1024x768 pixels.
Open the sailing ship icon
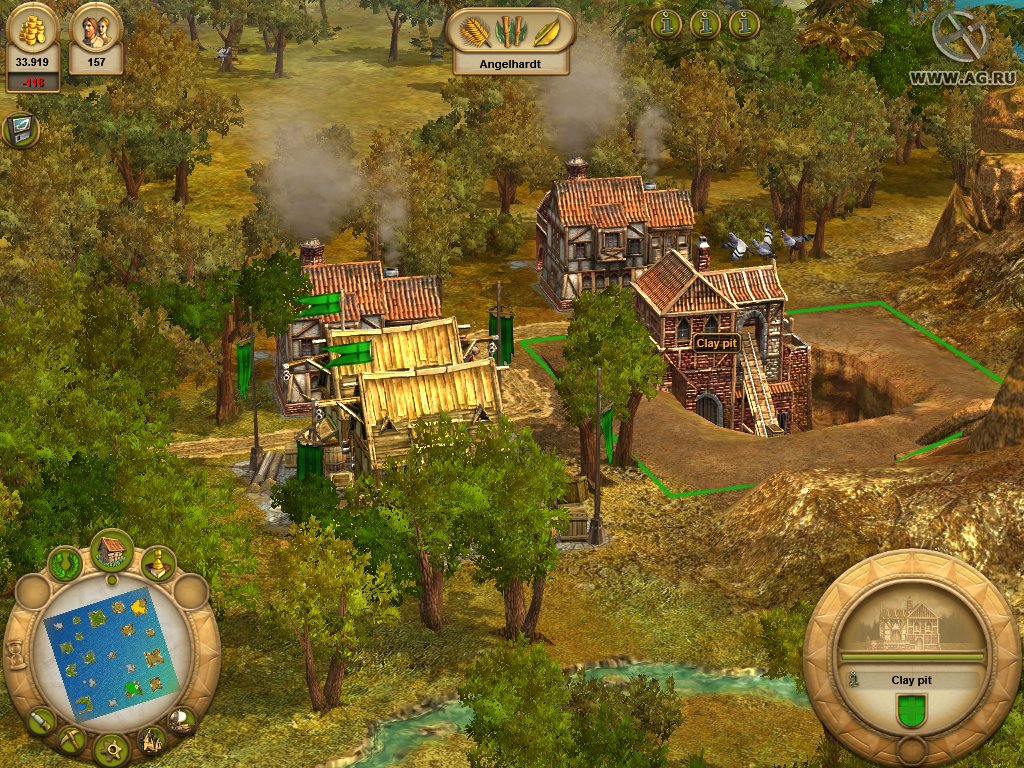pos(181,719)
